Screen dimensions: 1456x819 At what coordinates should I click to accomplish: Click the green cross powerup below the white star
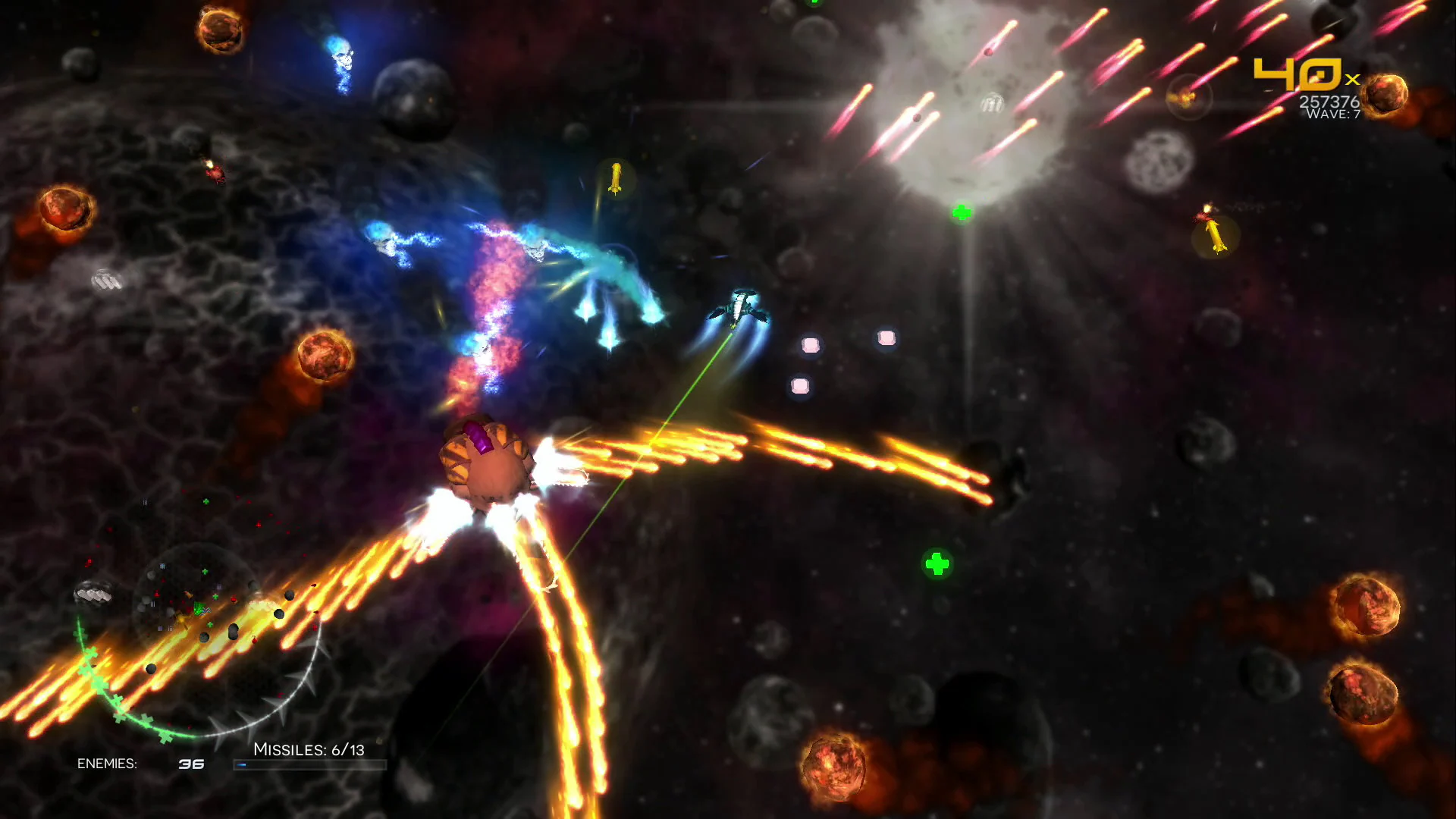(962, 213)
